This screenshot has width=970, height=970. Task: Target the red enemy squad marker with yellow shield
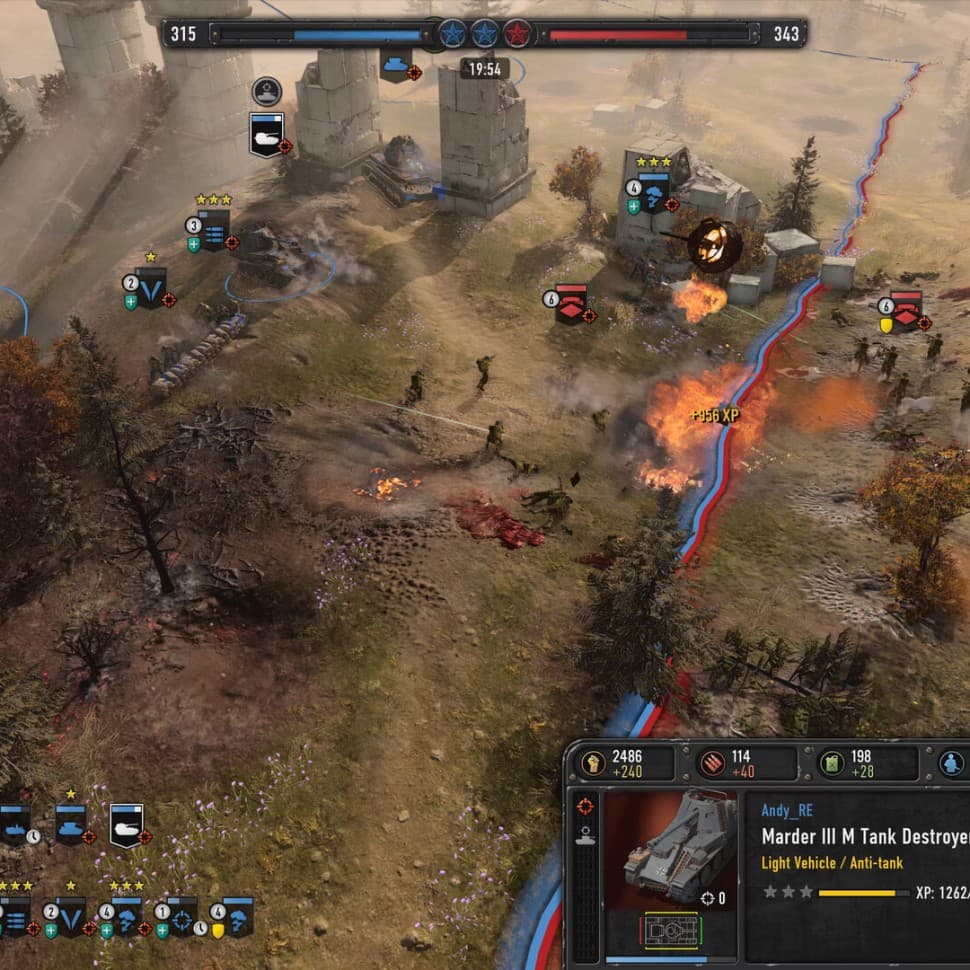tap(905, 311)
